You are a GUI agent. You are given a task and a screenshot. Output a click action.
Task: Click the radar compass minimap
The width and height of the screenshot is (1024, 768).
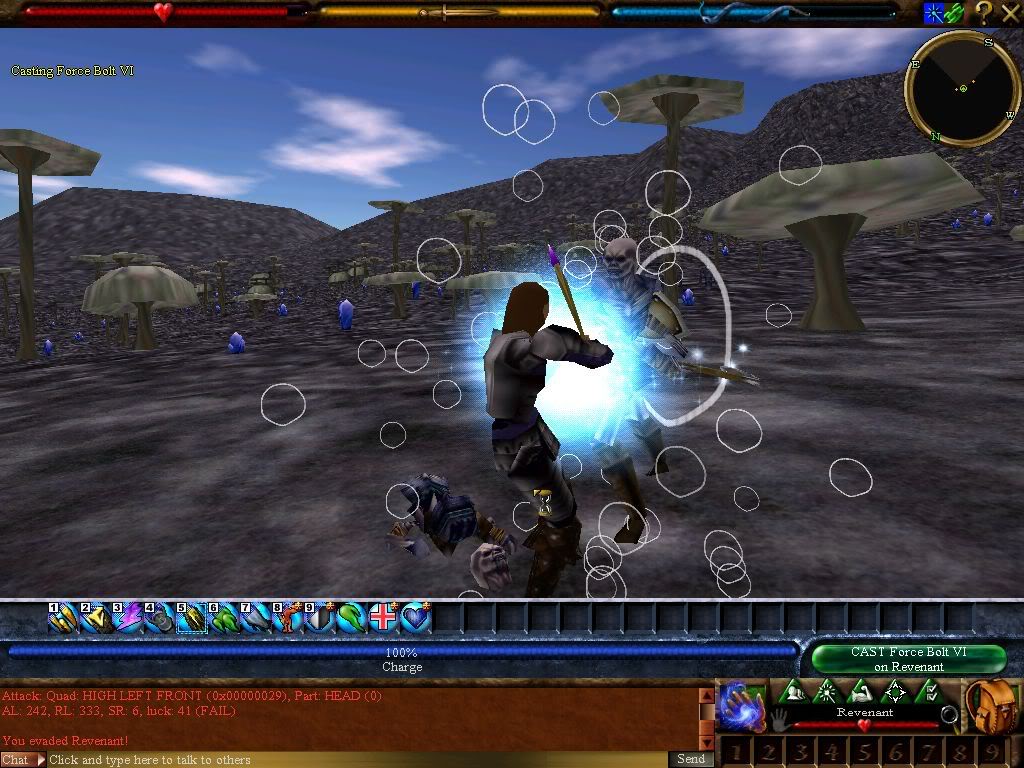click(962, 89)
